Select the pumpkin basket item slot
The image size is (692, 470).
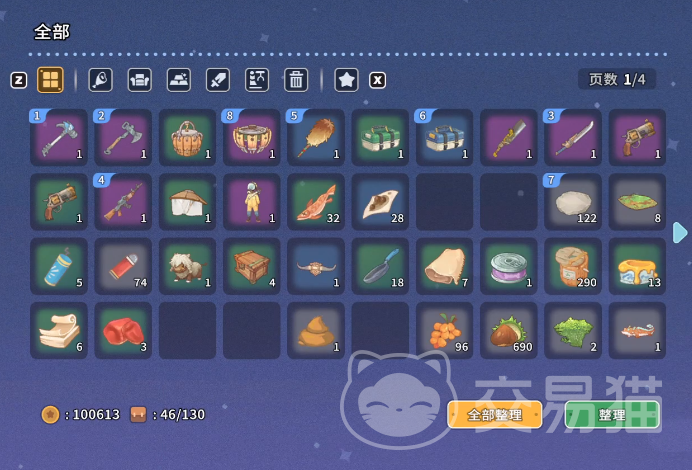187,137
